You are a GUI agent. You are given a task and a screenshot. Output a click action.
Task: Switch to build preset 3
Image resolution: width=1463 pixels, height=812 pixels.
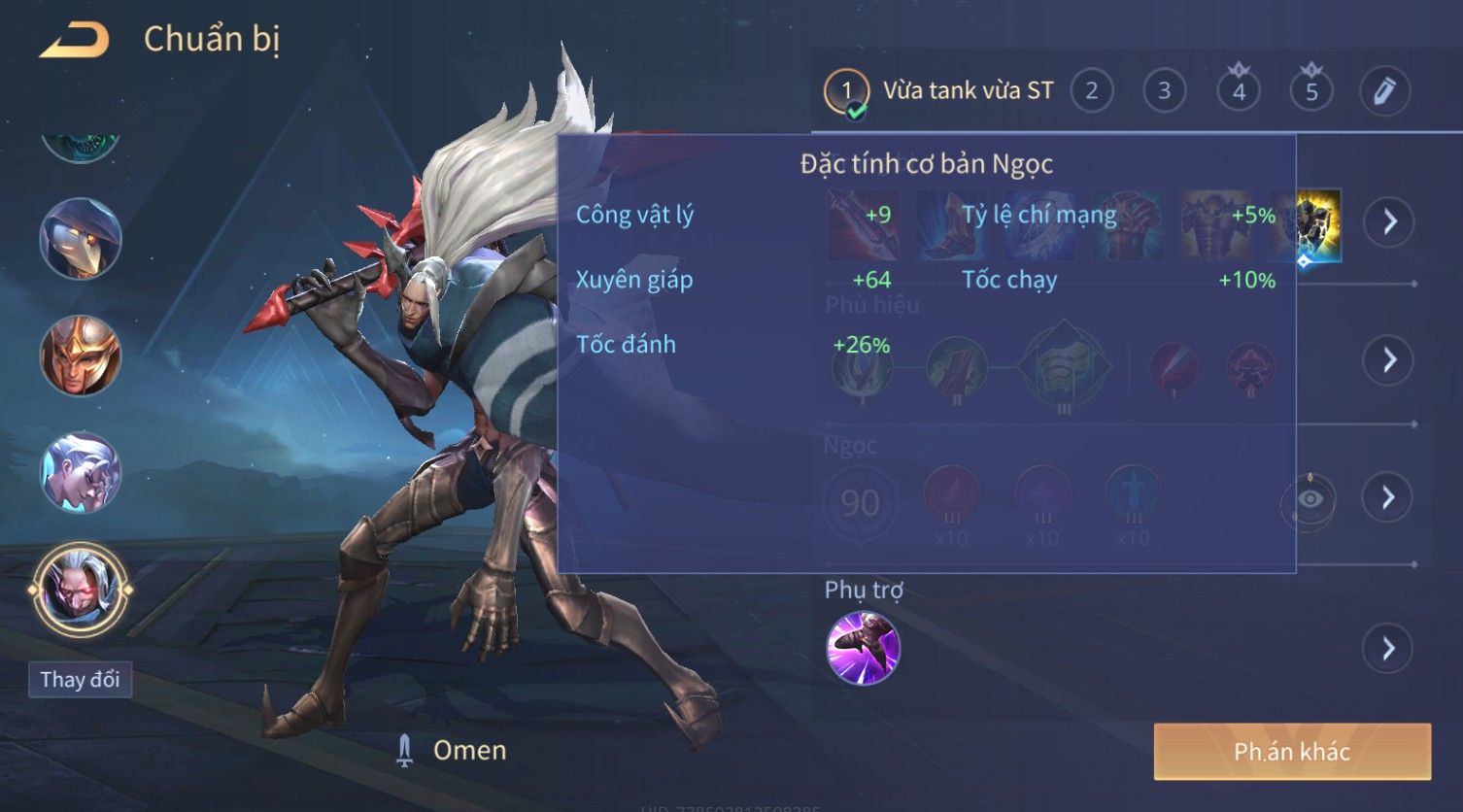pos(1164,91)
